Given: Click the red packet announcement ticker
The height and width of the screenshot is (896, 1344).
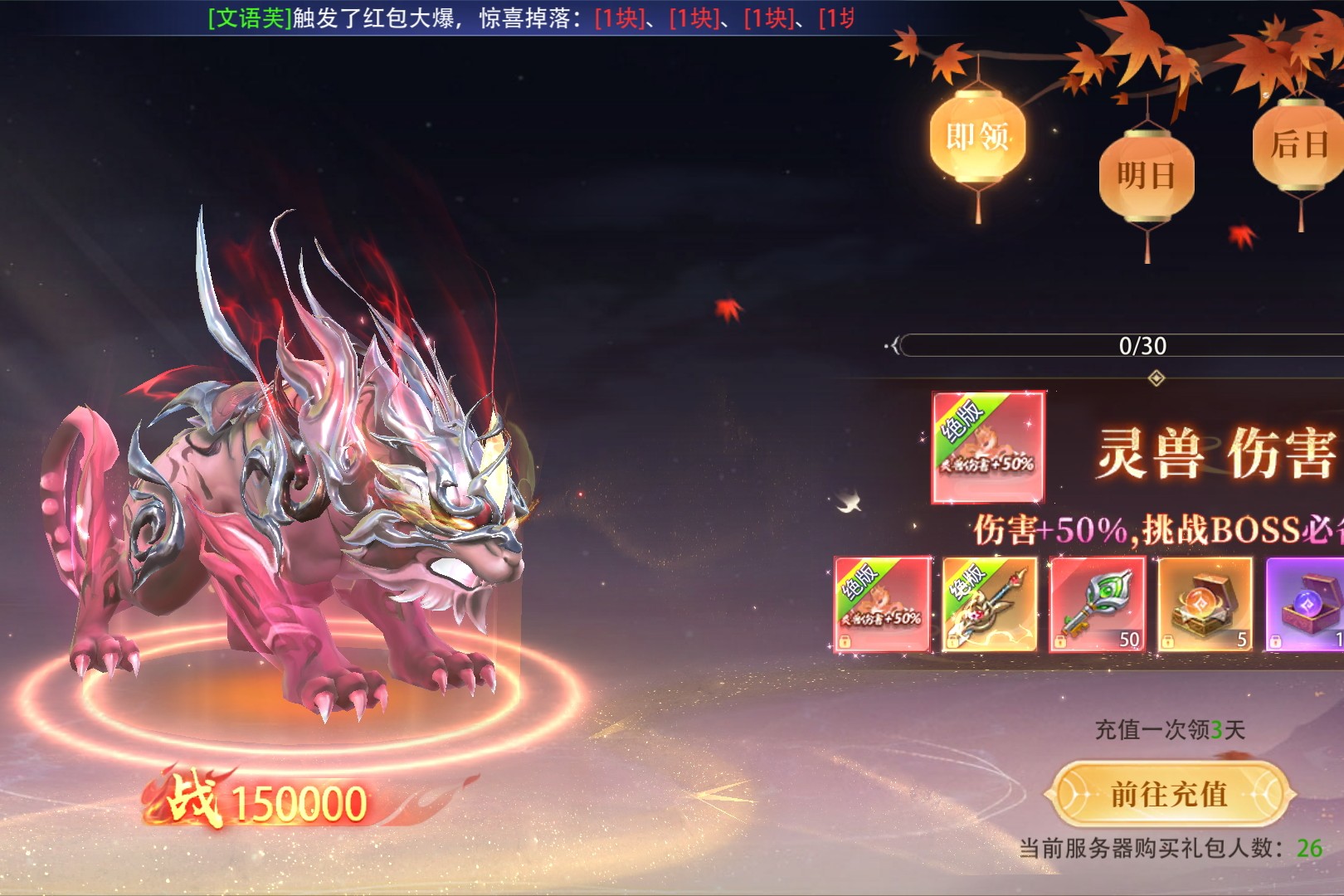Looking at the screenshot, I should pyautogui.click(x=531, y=18).
